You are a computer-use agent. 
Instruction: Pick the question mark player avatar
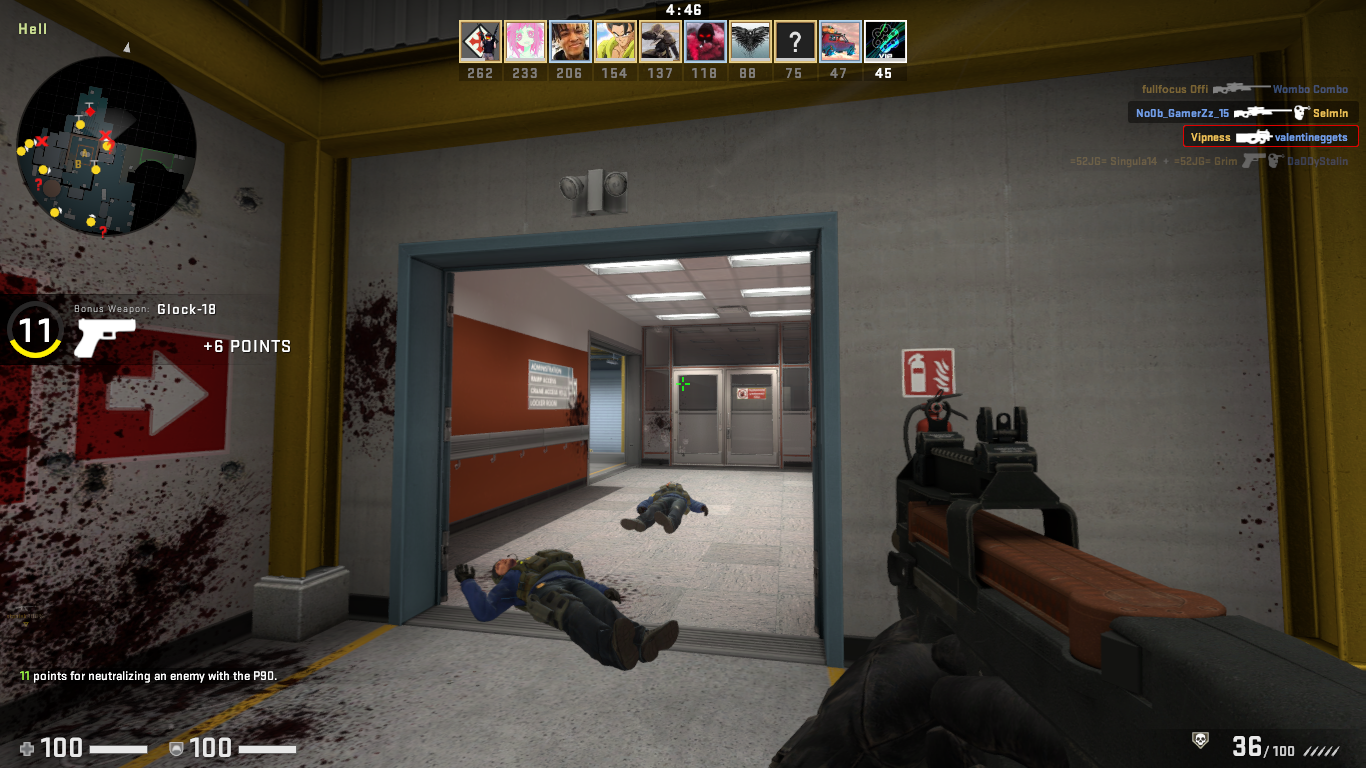coord(795,42)
